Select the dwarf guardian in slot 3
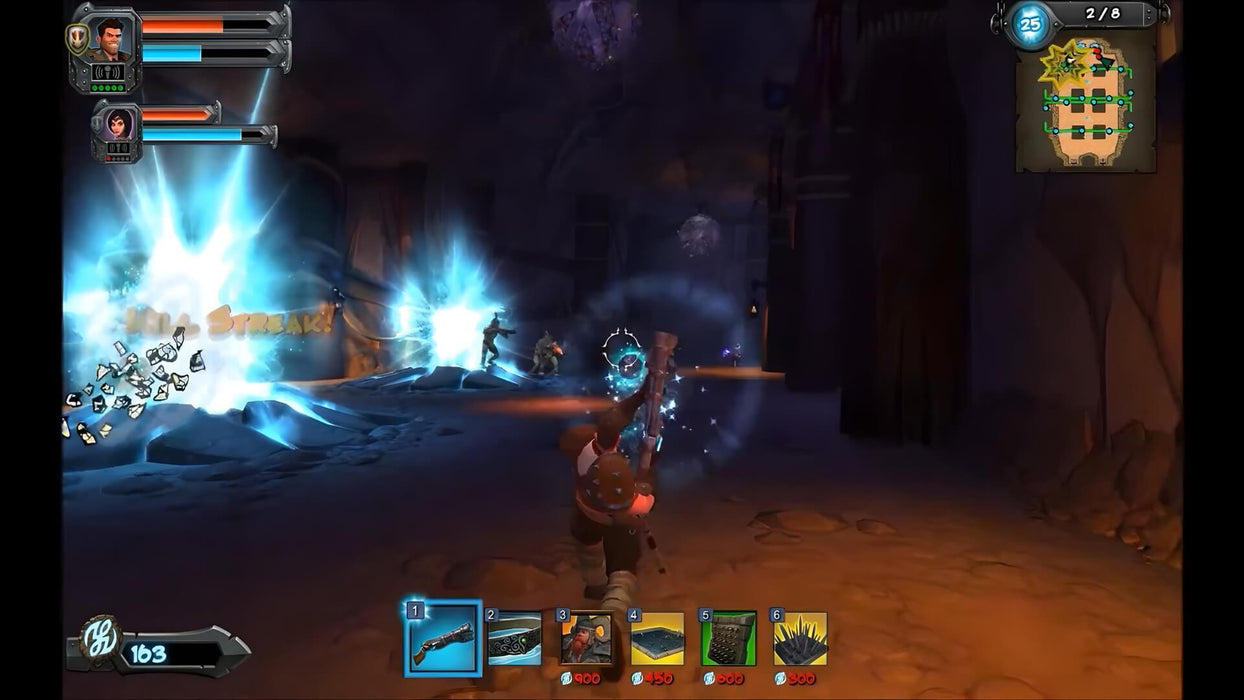The width and height of the screenshot is (1244, 700). (586, 639)
